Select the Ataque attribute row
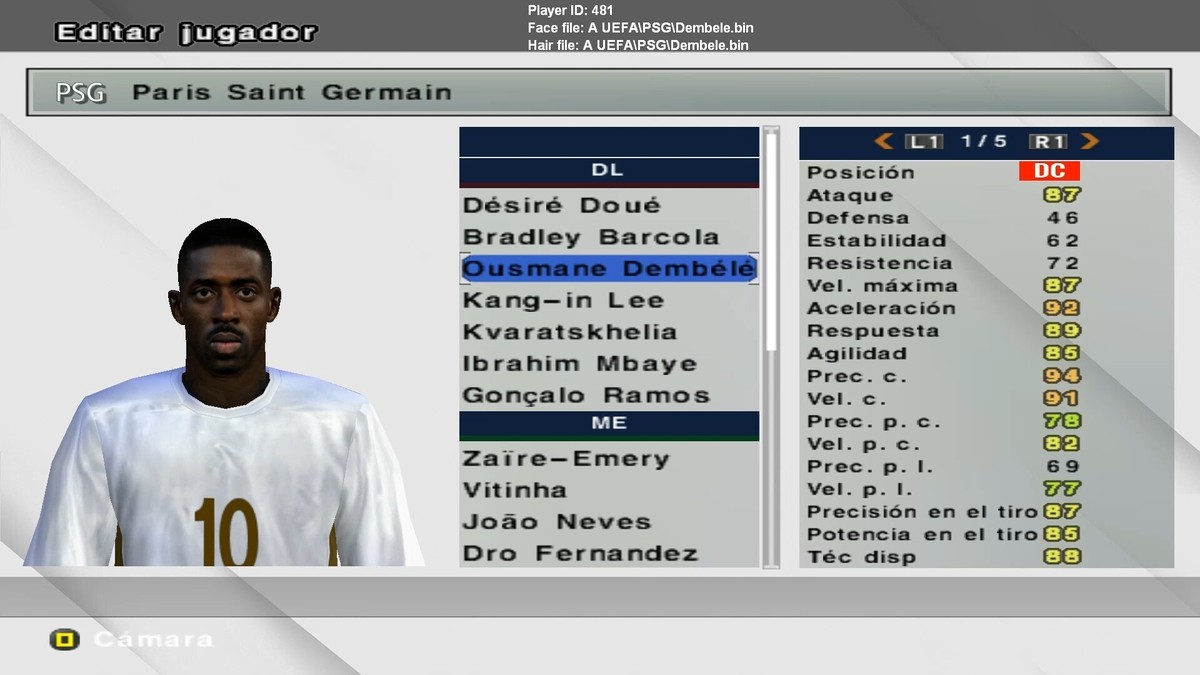 (985, 195)
